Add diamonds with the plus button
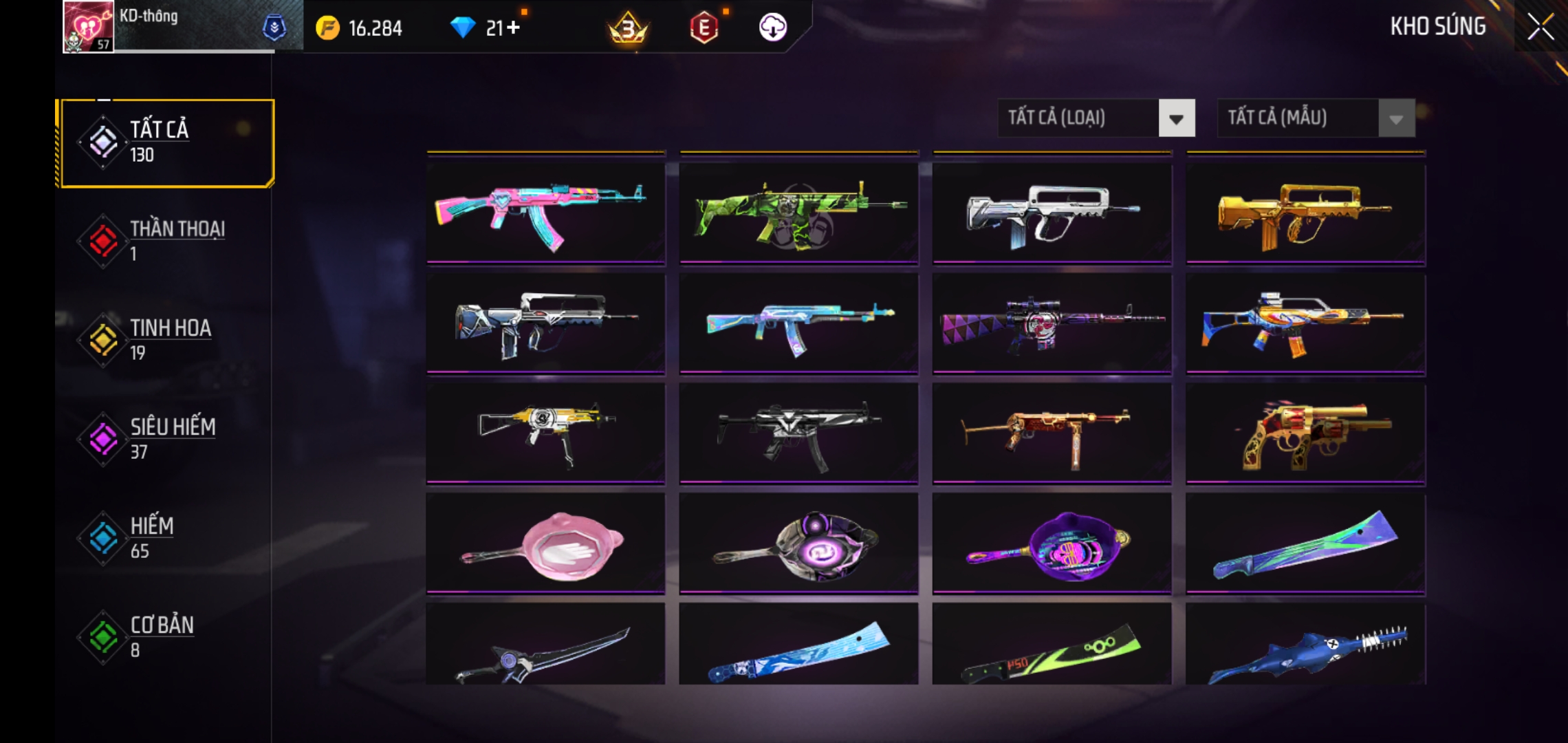This screenshot has width=1568, height=743. click(x=513, y=28)
